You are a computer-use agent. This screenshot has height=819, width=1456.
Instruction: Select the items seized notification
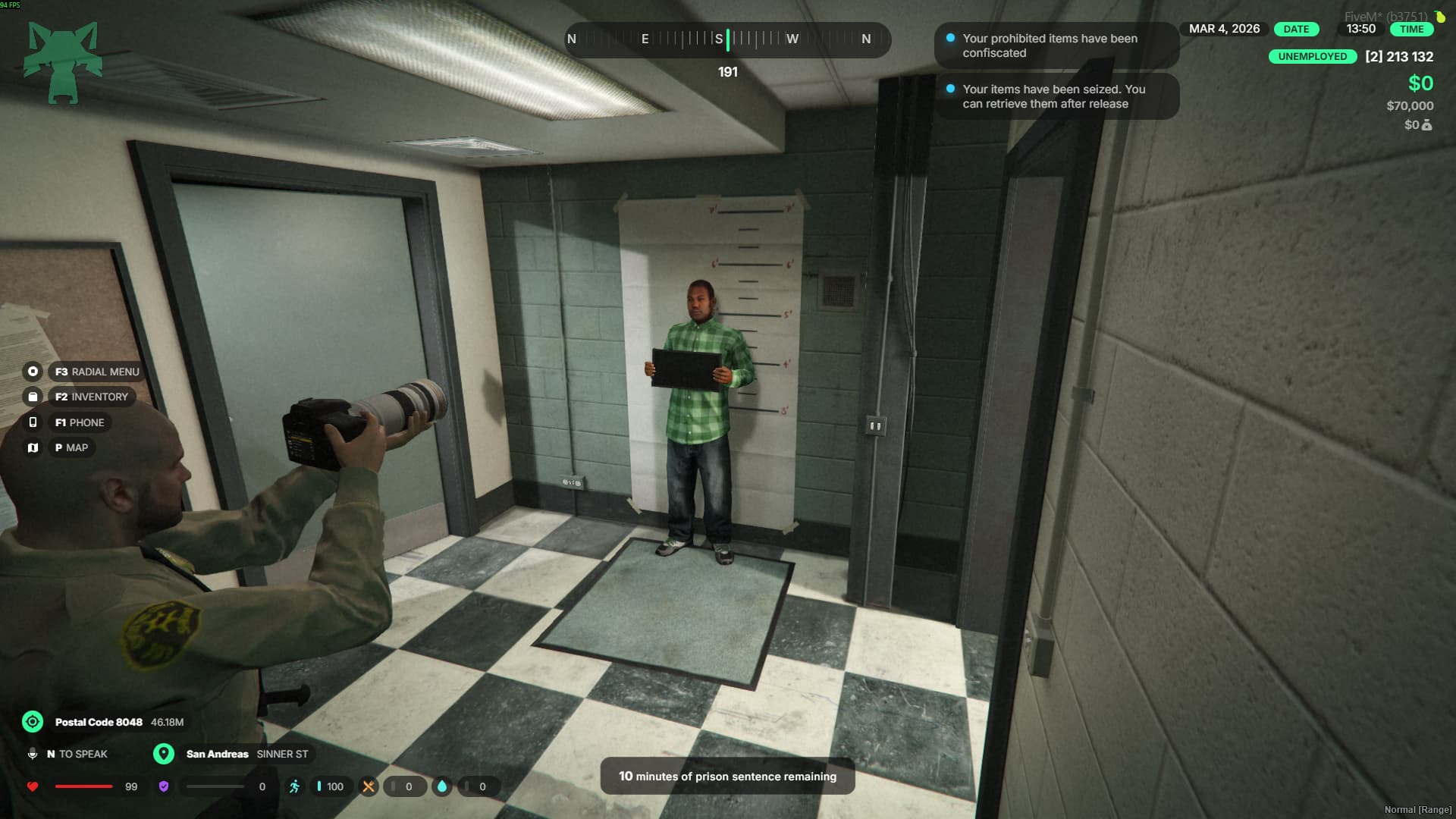point(1056,96)
